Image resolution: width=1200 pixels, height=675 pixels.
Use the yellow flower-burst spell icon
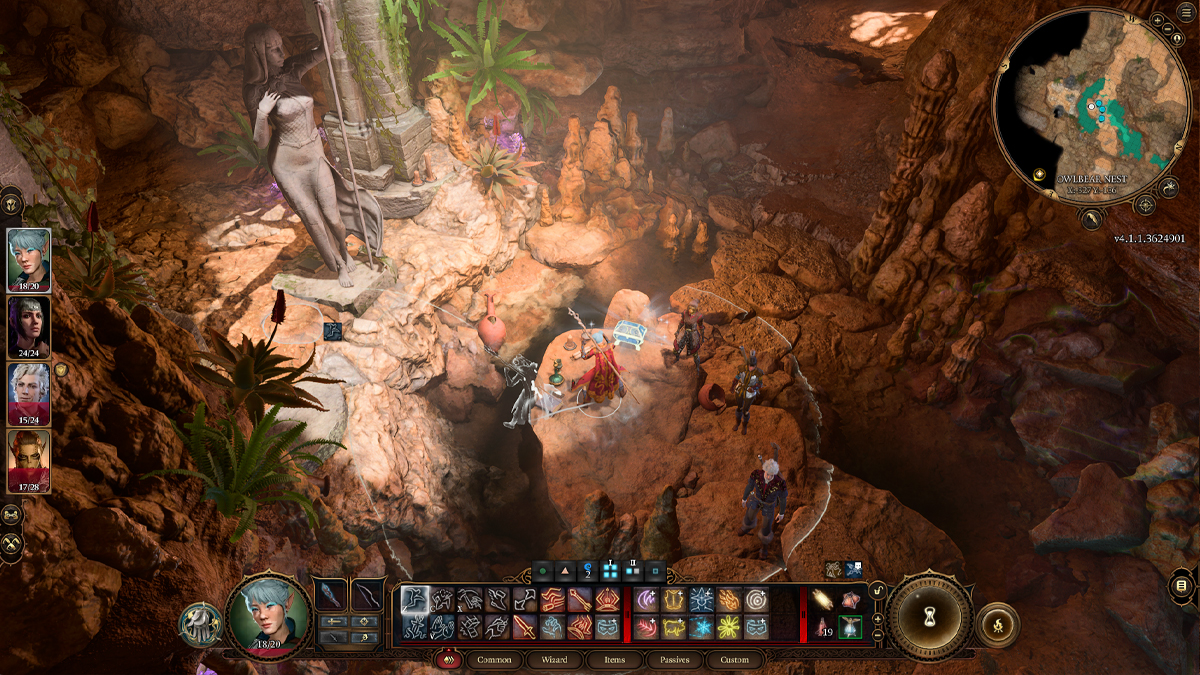(x=729, y=627)
